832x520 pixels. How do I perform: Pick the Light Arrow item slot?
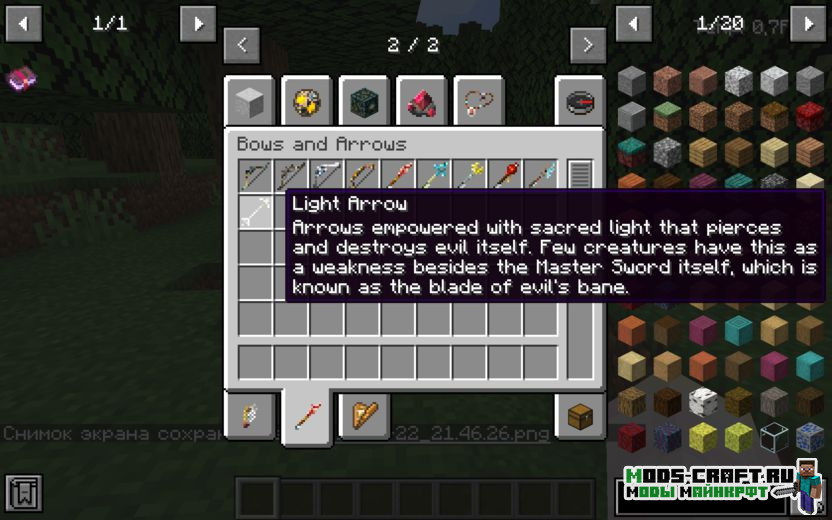point(255,211)
